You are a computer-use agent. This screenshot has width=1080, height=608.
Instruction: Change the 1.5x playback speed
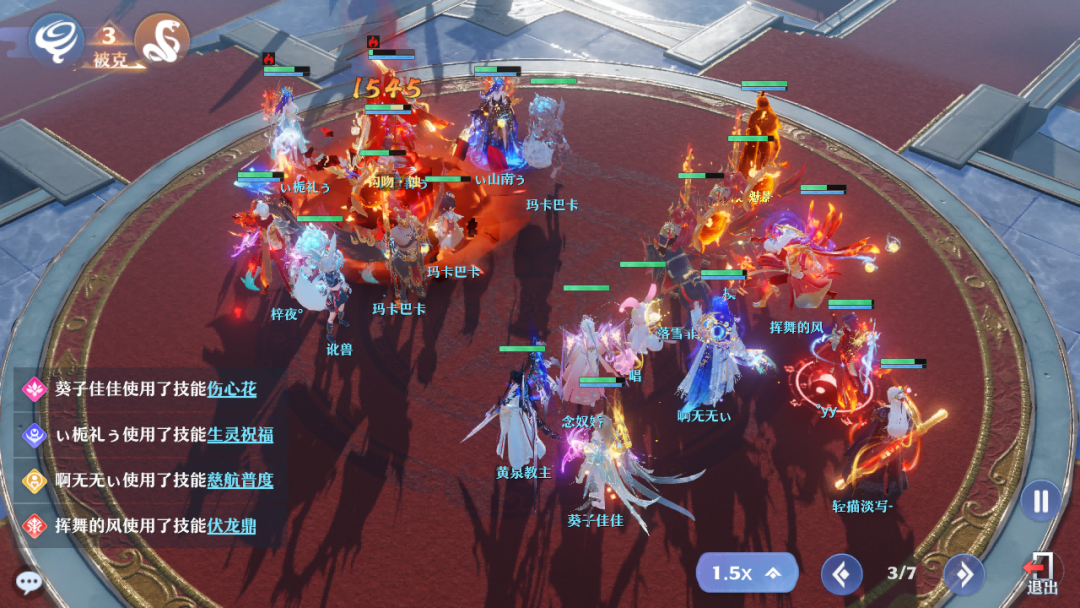pos(746,573)
